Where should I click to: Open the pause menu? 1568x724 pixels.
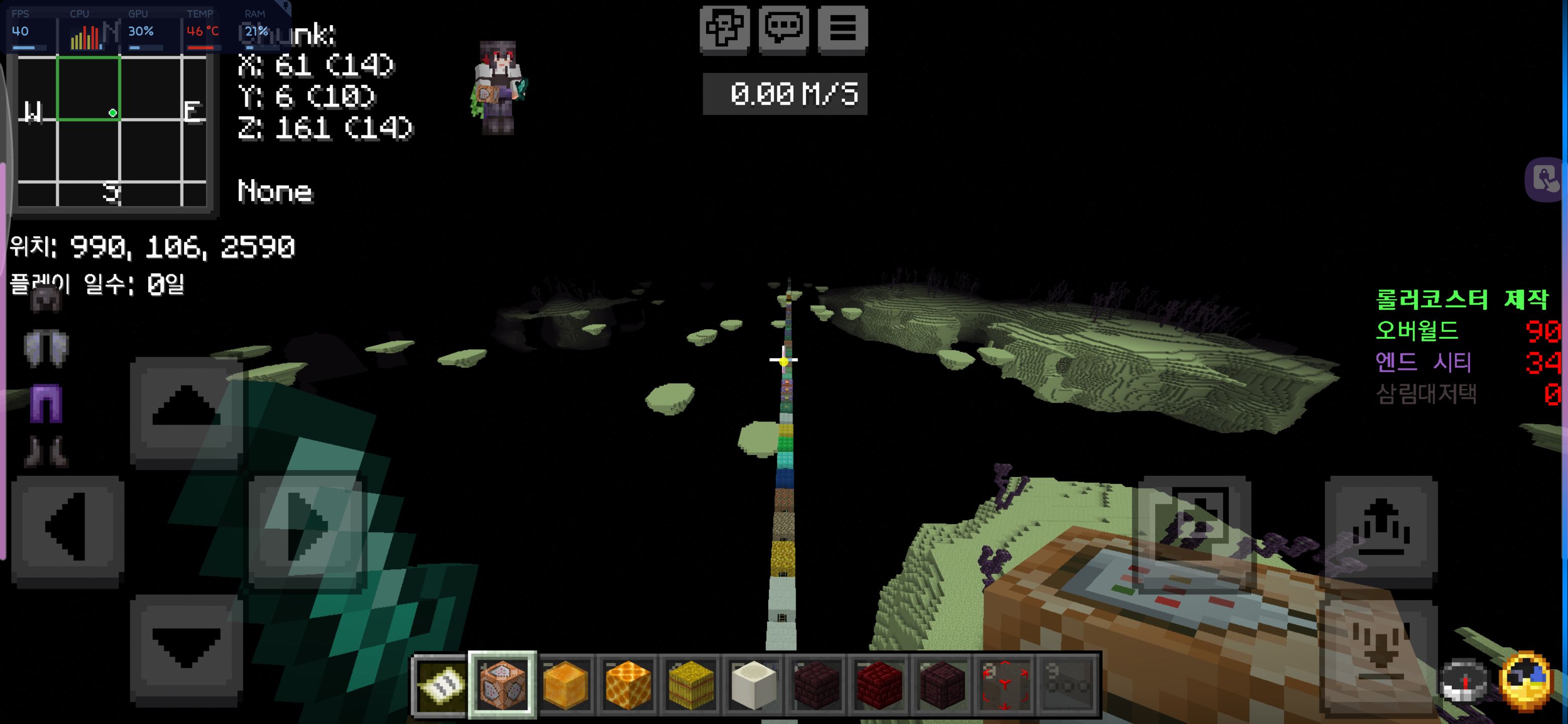click(842, 29)
